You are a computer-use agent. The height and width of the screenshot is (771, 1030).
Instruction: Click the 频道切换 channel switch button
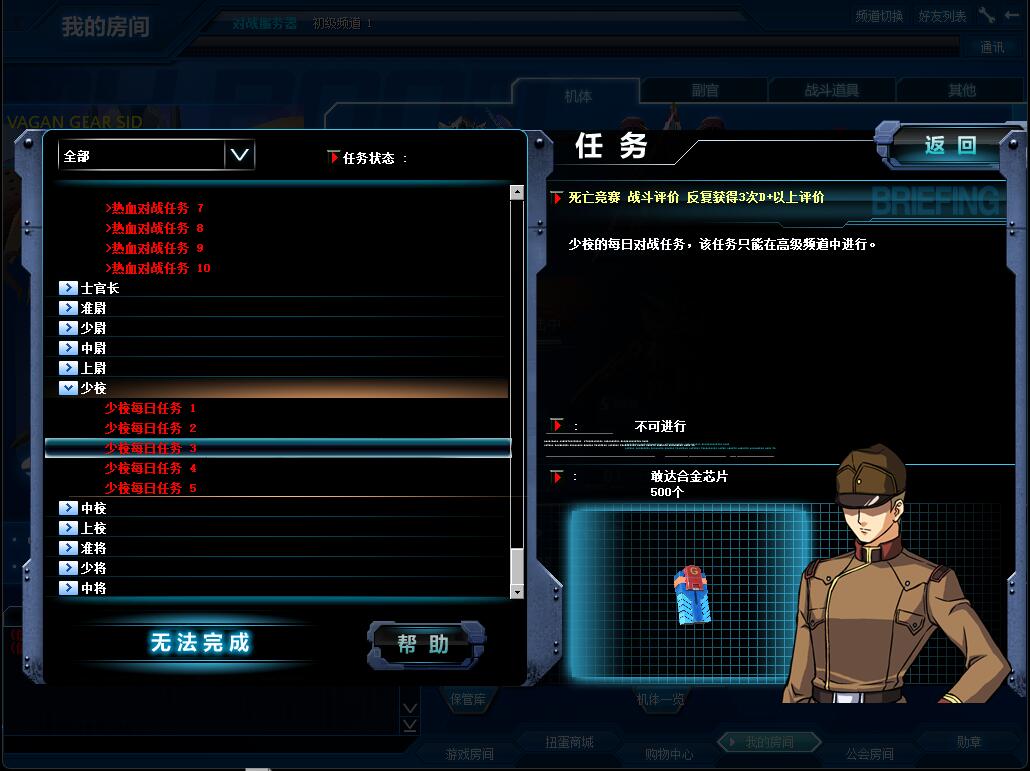click(x=879, y=16)
